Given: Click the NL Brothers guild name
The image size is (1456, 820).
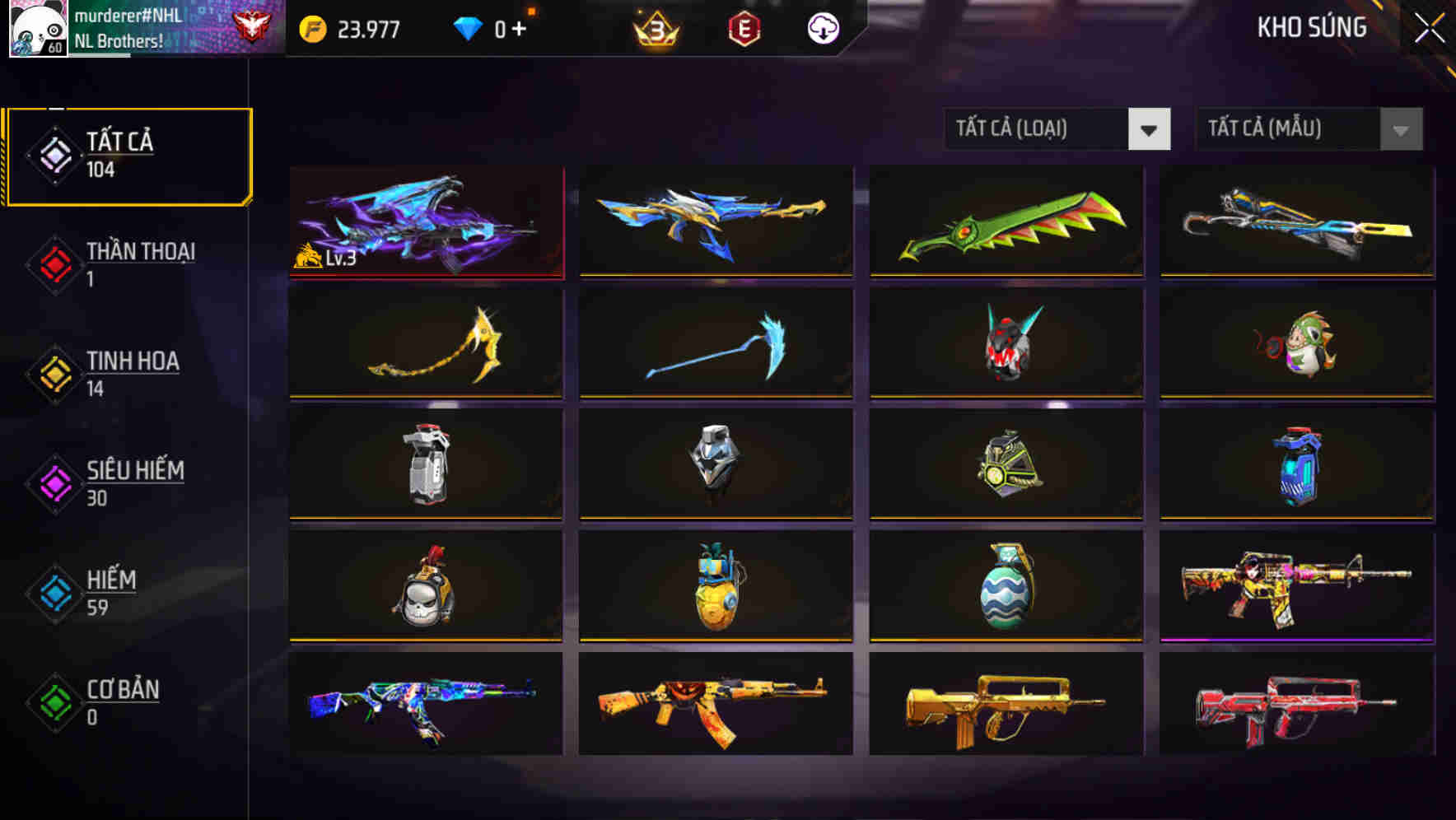Looking at the screenshot, I should point(121,39).
